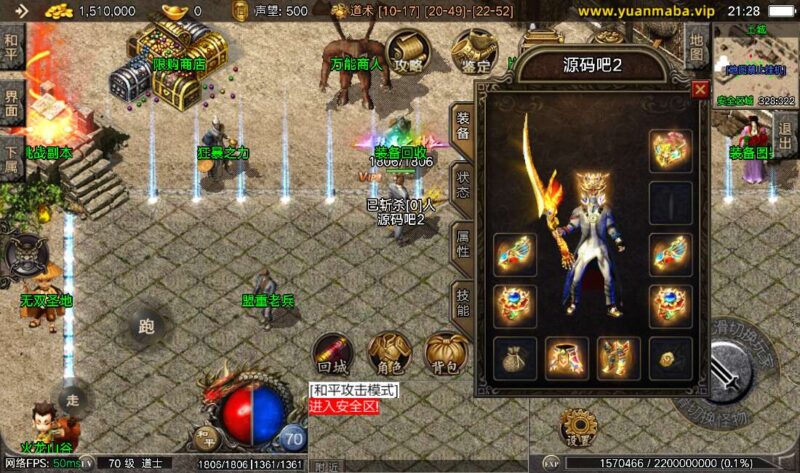Viewport: 800px width, 473px height.
Task: Open the 背包 backpack
Action: point(444,353)
